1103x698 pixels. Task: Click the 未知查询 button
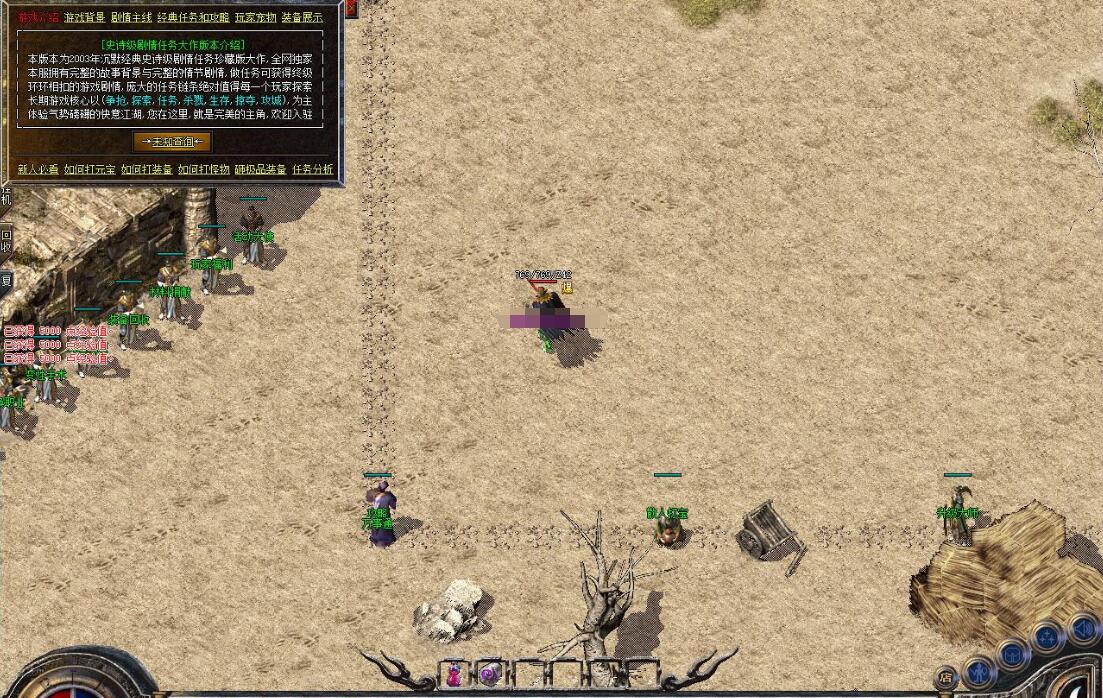(x=172, y=142)
